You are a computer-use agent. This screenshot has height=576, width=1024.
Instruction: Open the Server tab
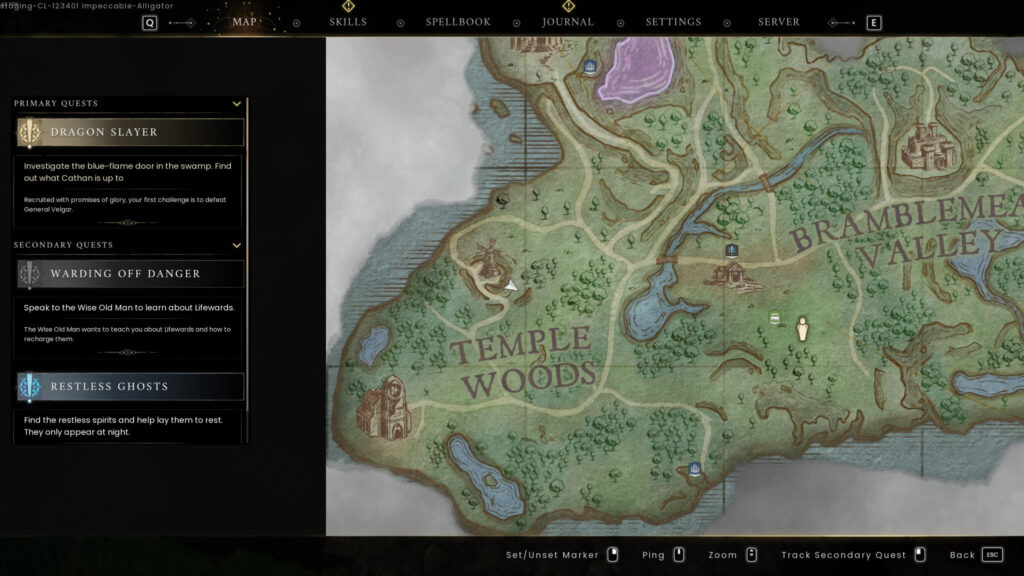pos(778,22)
